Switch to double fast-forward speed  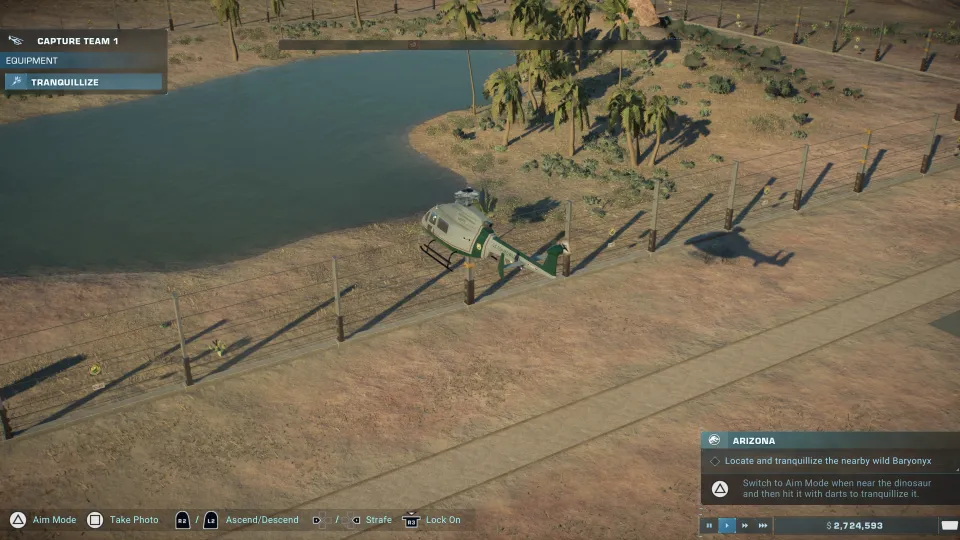coord(745,525)
